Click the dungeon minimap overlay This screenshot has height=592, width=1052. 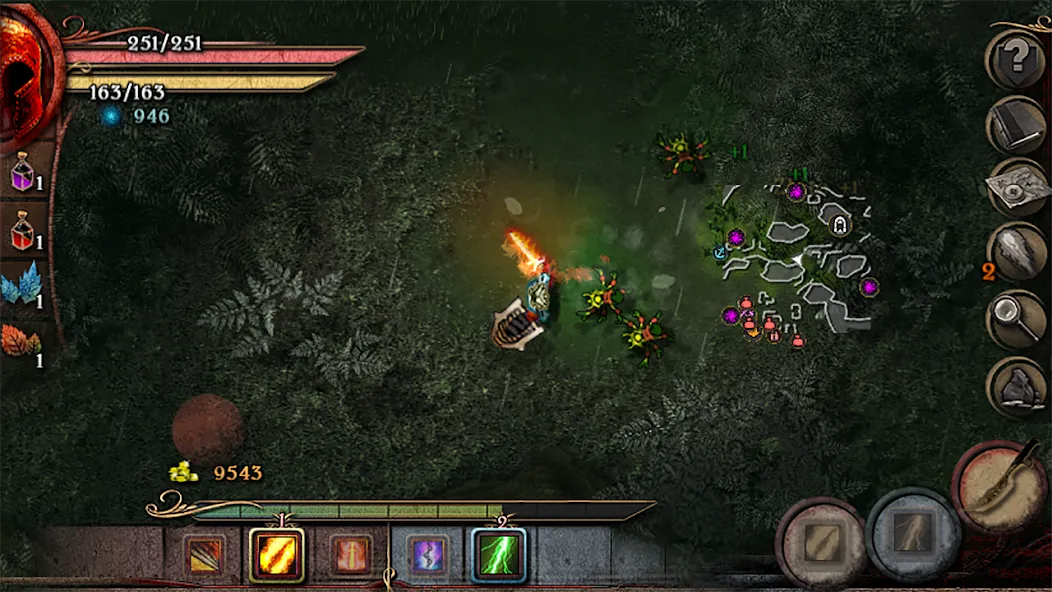pos(798,262)
